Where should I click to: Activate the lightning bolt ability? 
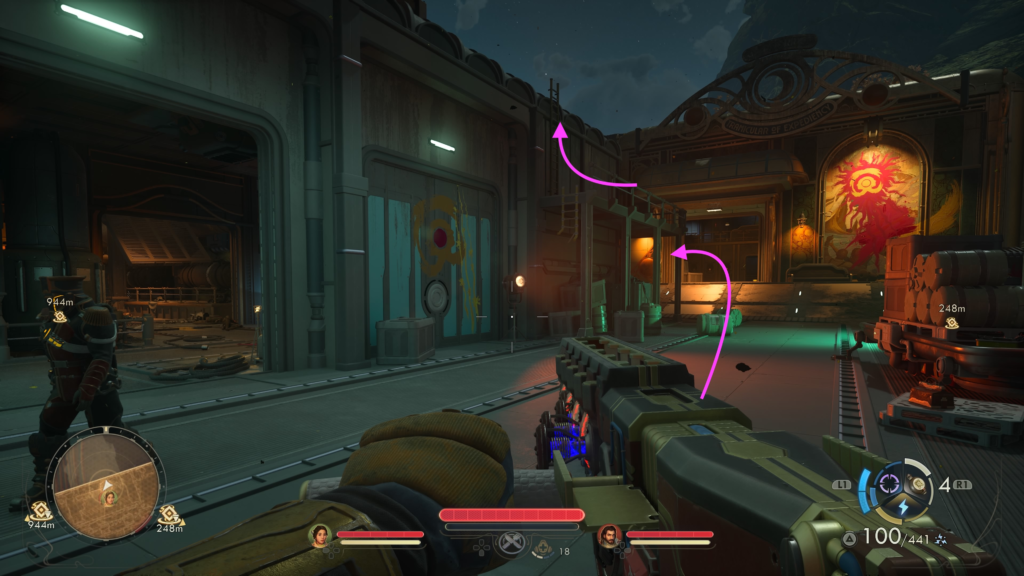click(x=903, y=508)
